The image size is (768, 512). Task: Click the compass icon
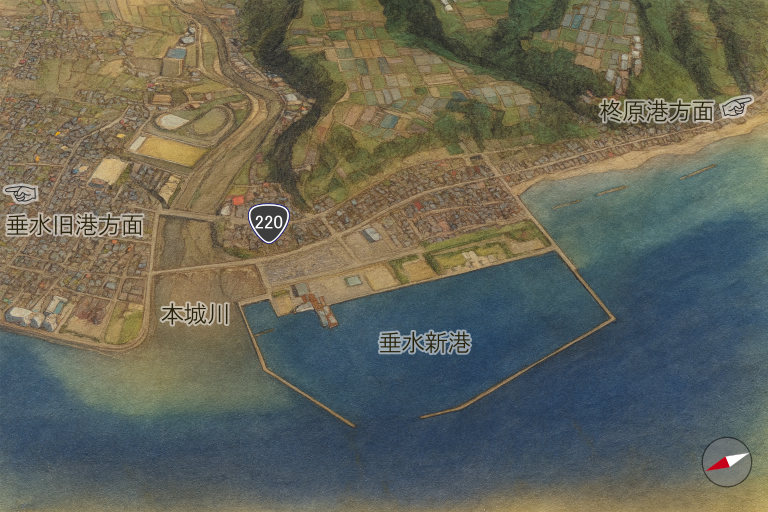[x=727, y=461]
